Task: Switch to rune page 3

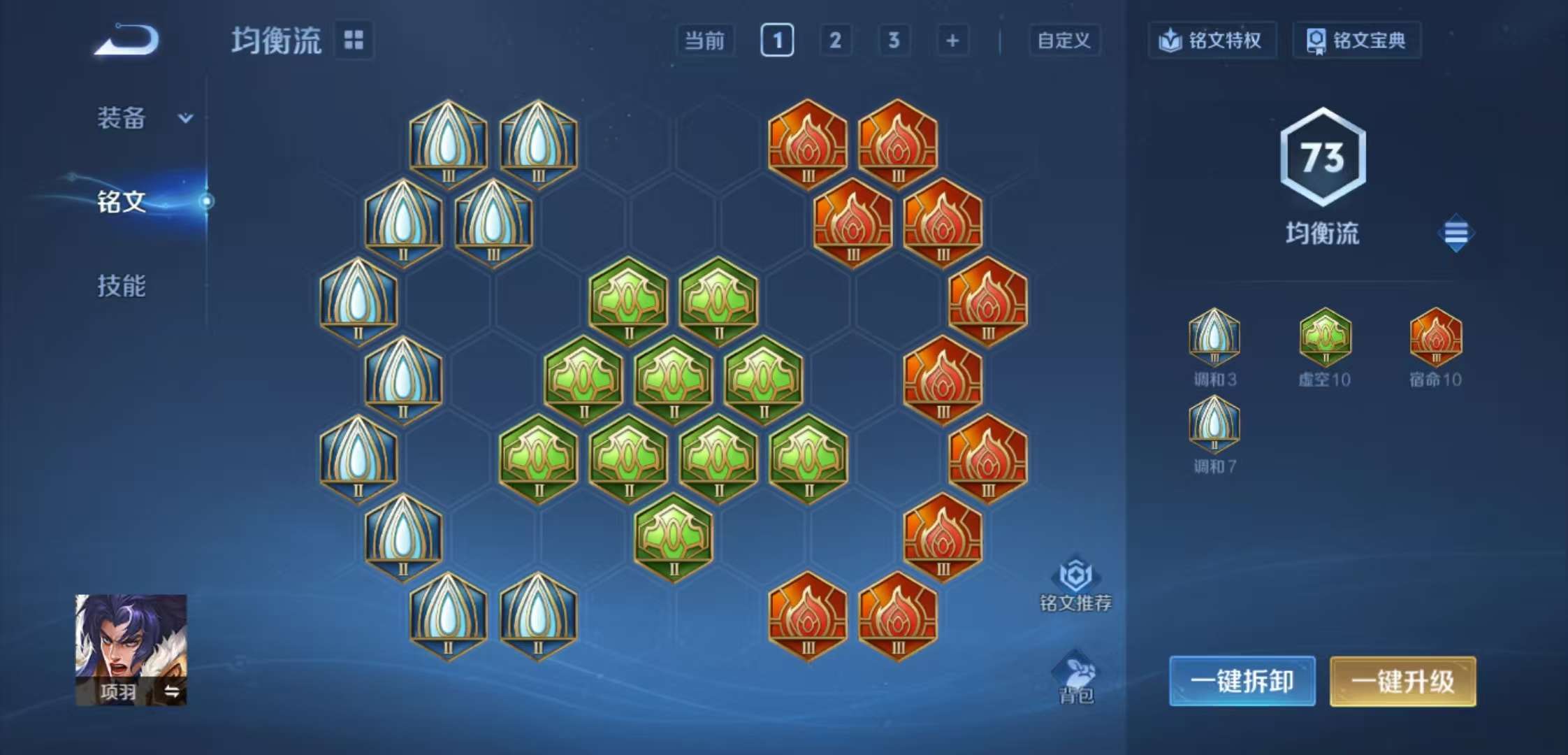Action: 894,41
